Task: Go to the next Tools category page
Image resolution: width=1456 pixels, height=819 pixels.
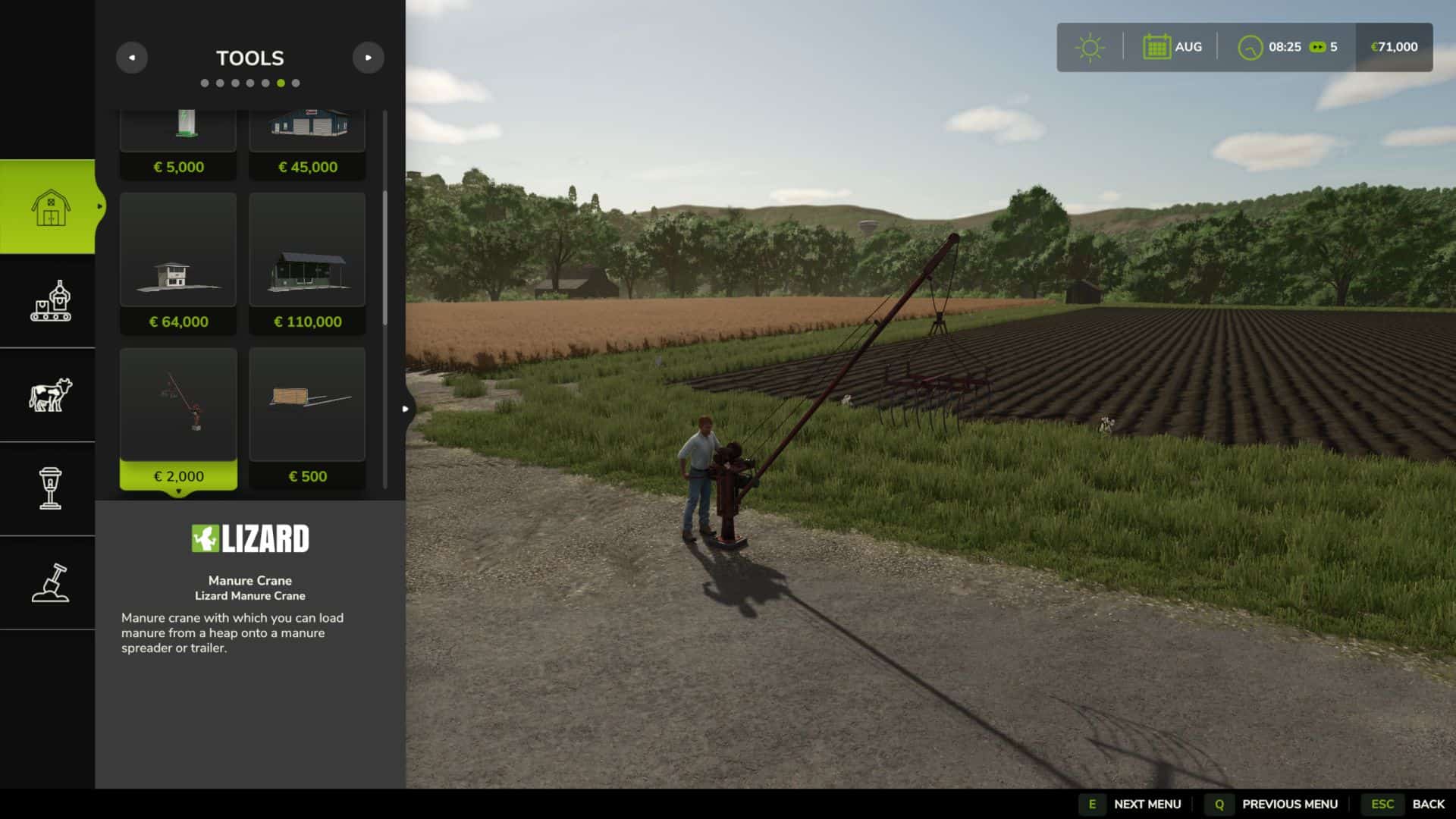Action: coord(368,58)
